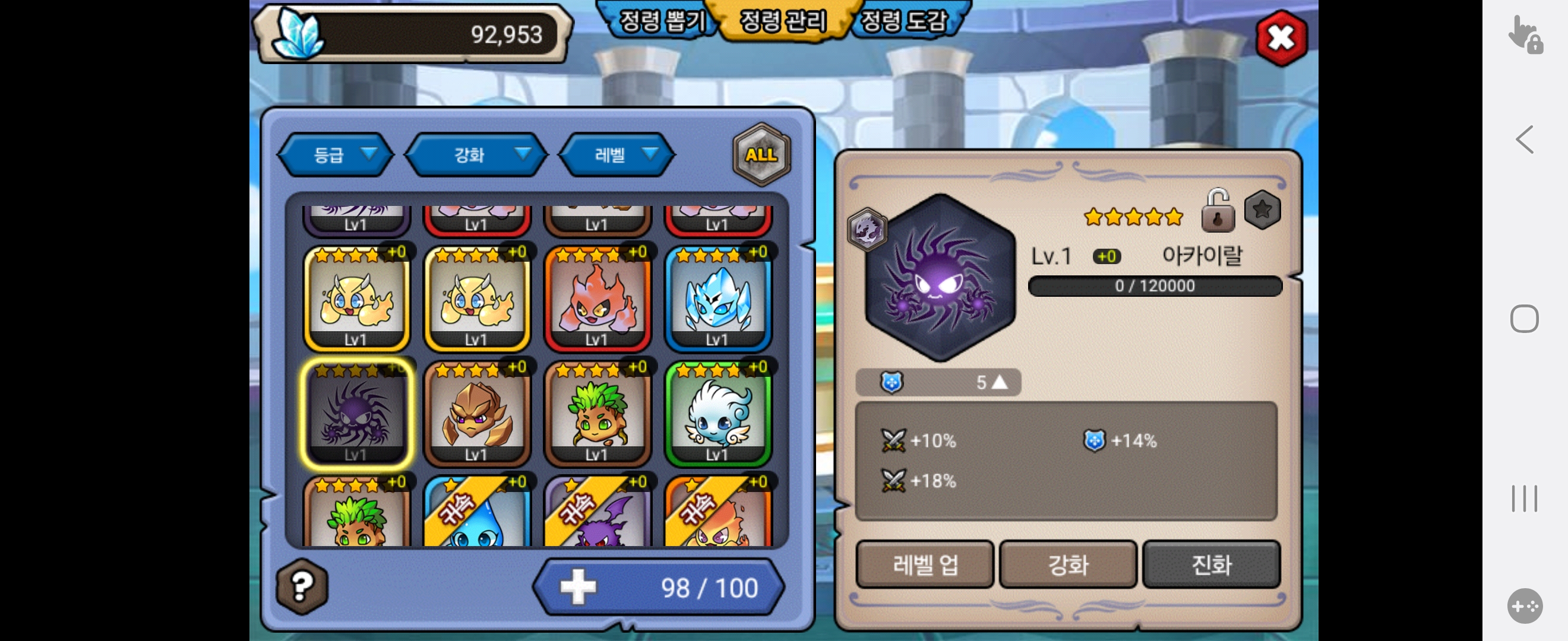The width and height of the screenshot is (1568, 641).
Task: Open the 등급 filter dropdown
Action: pos(336,155)
